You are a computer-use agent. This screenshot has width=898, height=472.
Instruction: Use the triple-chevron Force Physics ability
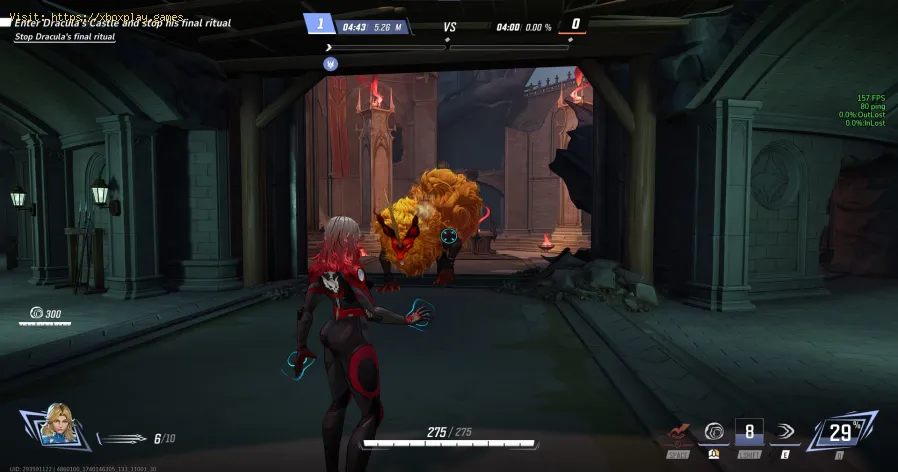[x=787, y=432]
